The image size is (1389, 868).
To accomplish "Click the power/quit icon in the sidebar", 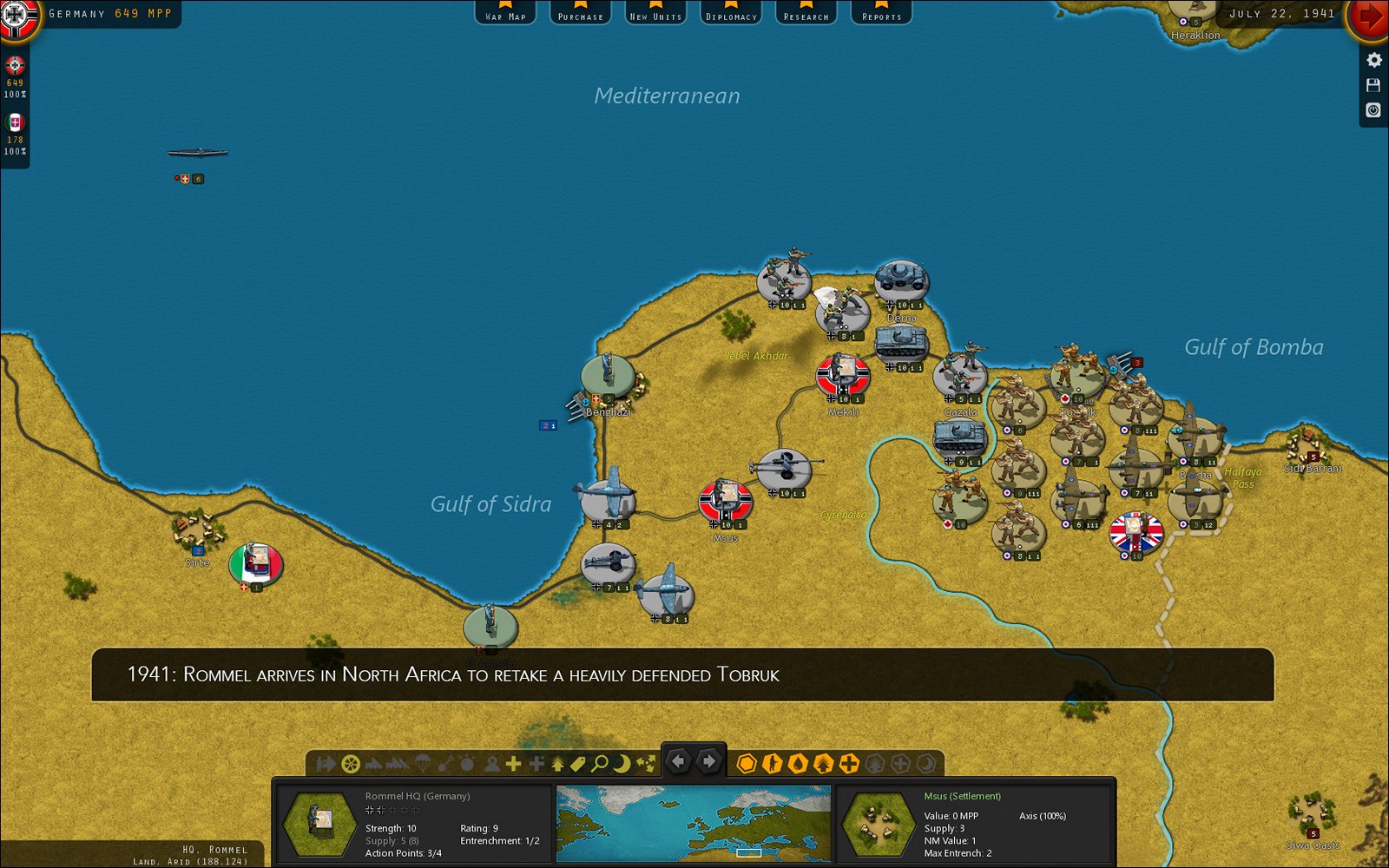I will pyautogui.click(x=1374, y=110).
